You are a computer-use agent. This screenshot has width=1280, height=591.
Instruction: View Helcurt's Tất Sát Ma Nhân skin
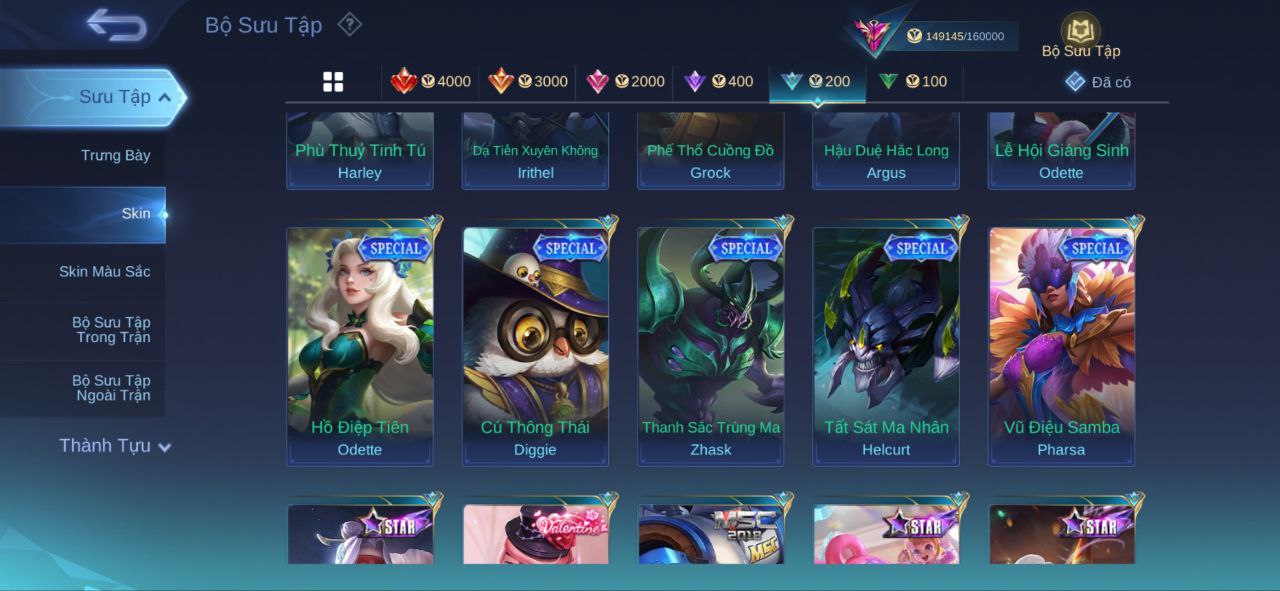886,346
